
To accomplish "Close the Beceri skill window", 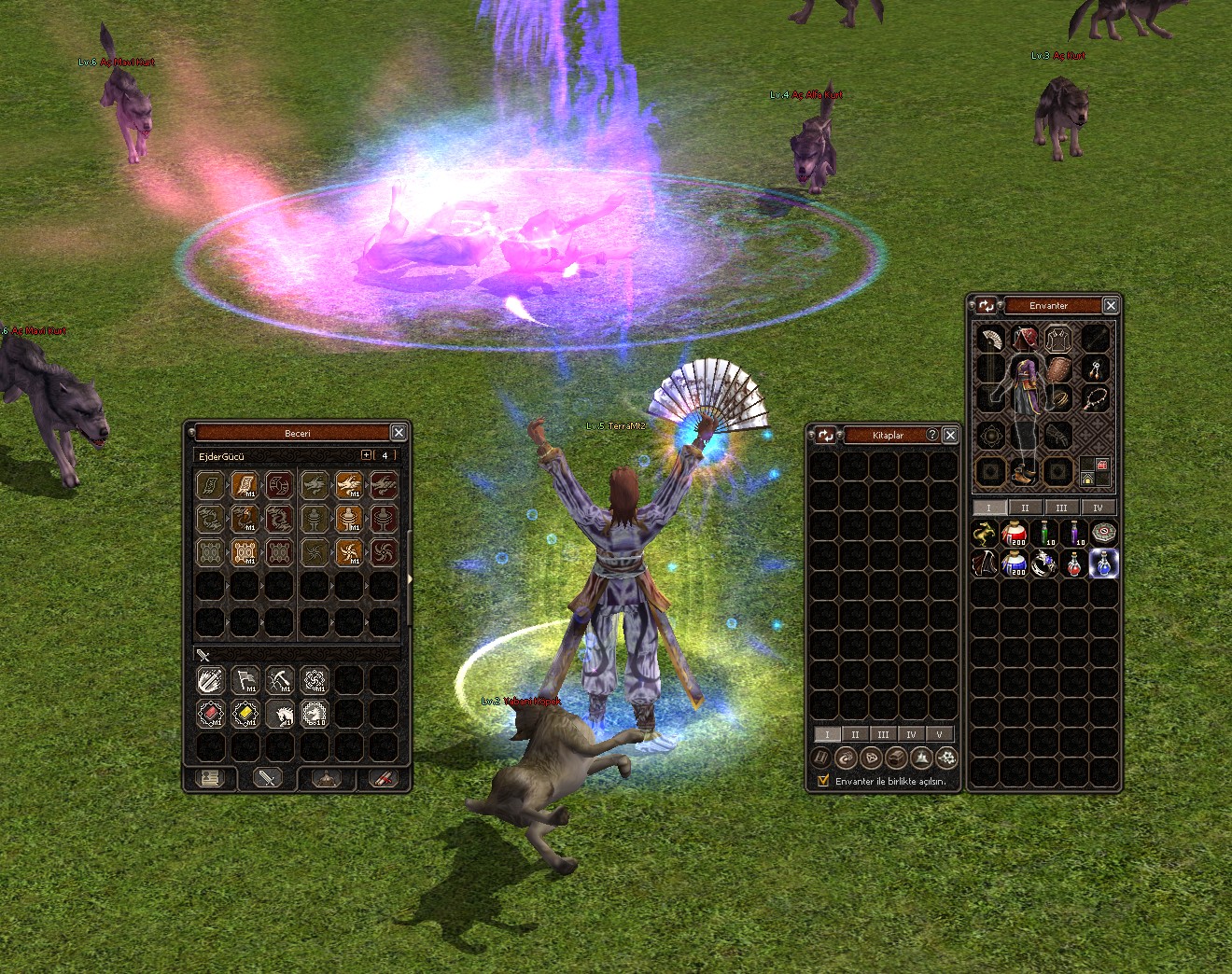I will [x=399, y=433].
